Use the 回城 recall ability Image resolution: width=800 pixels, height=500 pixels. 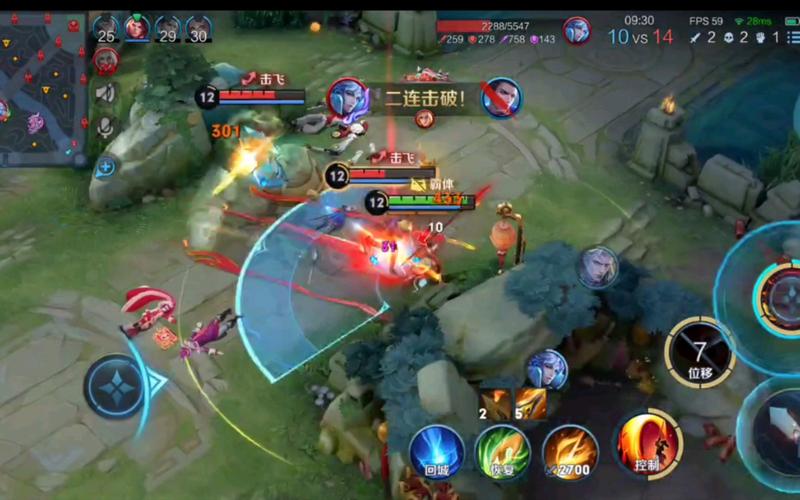437,451
